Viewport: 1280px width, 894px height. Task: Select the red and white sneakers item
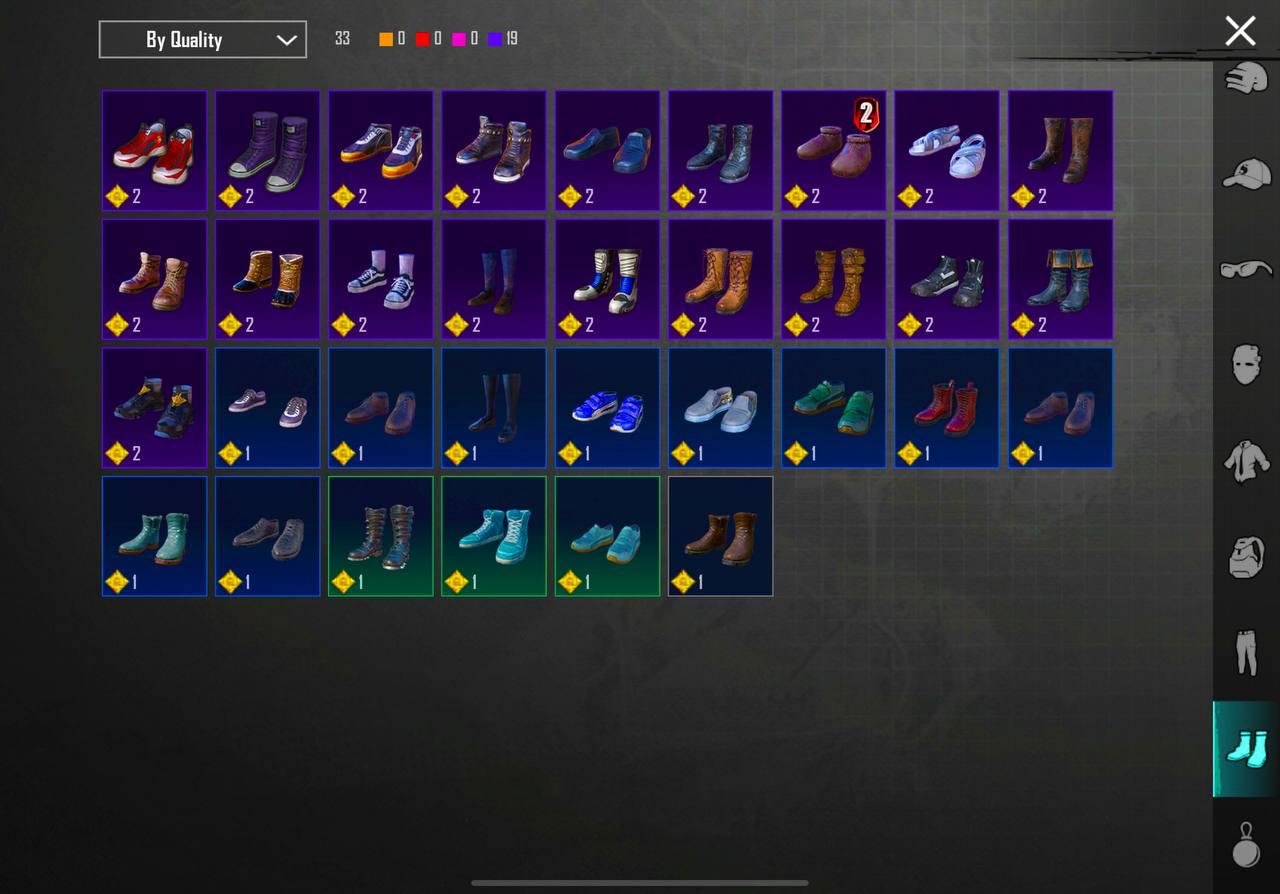(x=154, y=150)
